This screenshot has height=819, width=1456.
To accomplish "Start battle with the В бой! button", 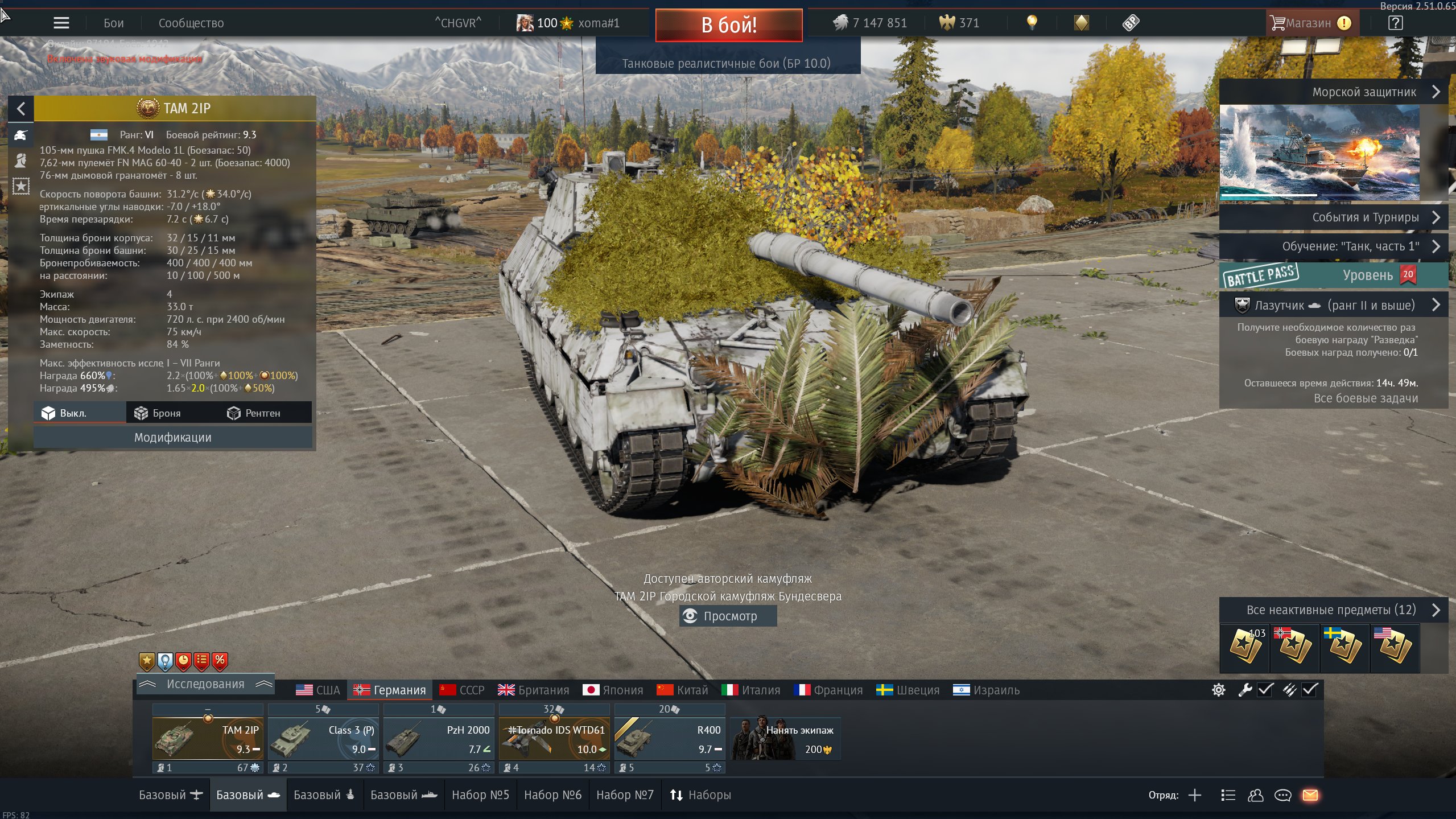I will point(729,25).
